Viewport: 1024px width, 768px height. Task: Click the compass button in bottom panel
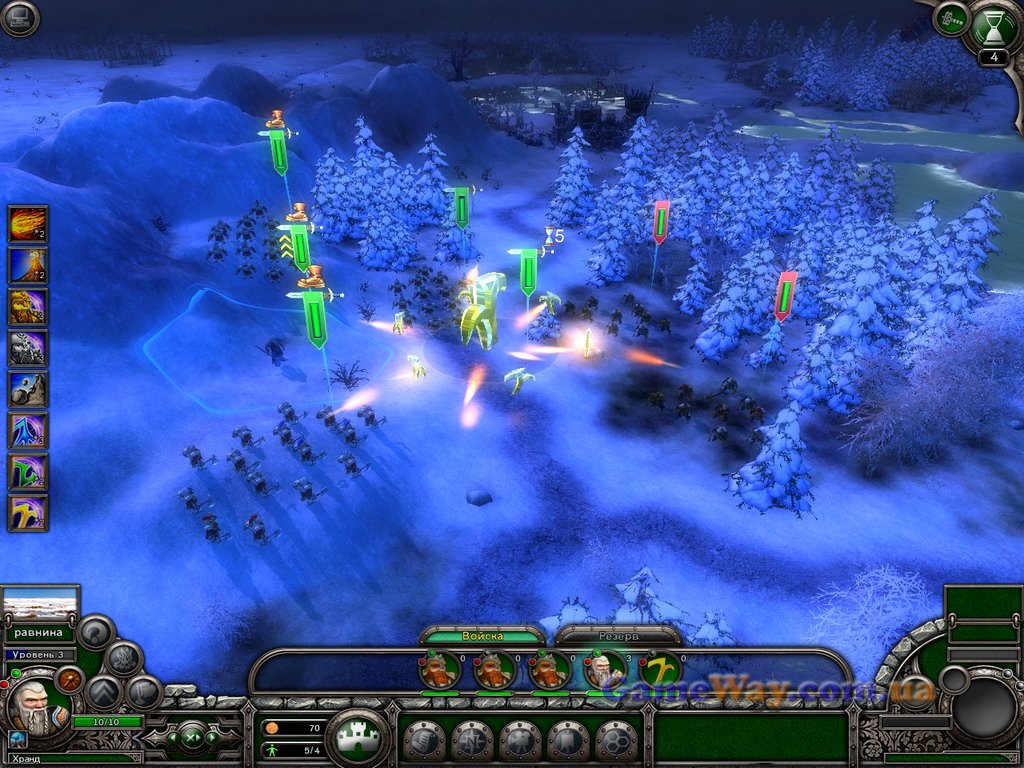click(474, 741)
